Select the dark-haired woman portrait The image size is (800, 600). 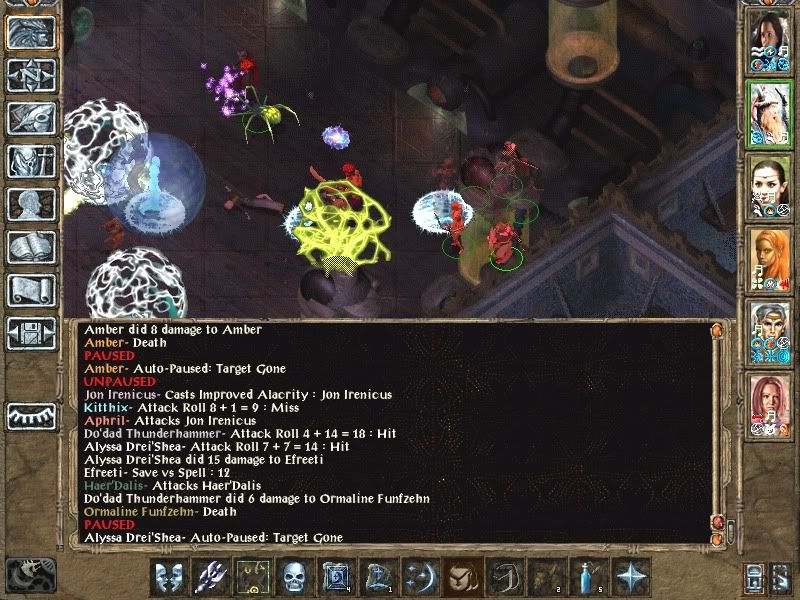click(x=769, y=42)
